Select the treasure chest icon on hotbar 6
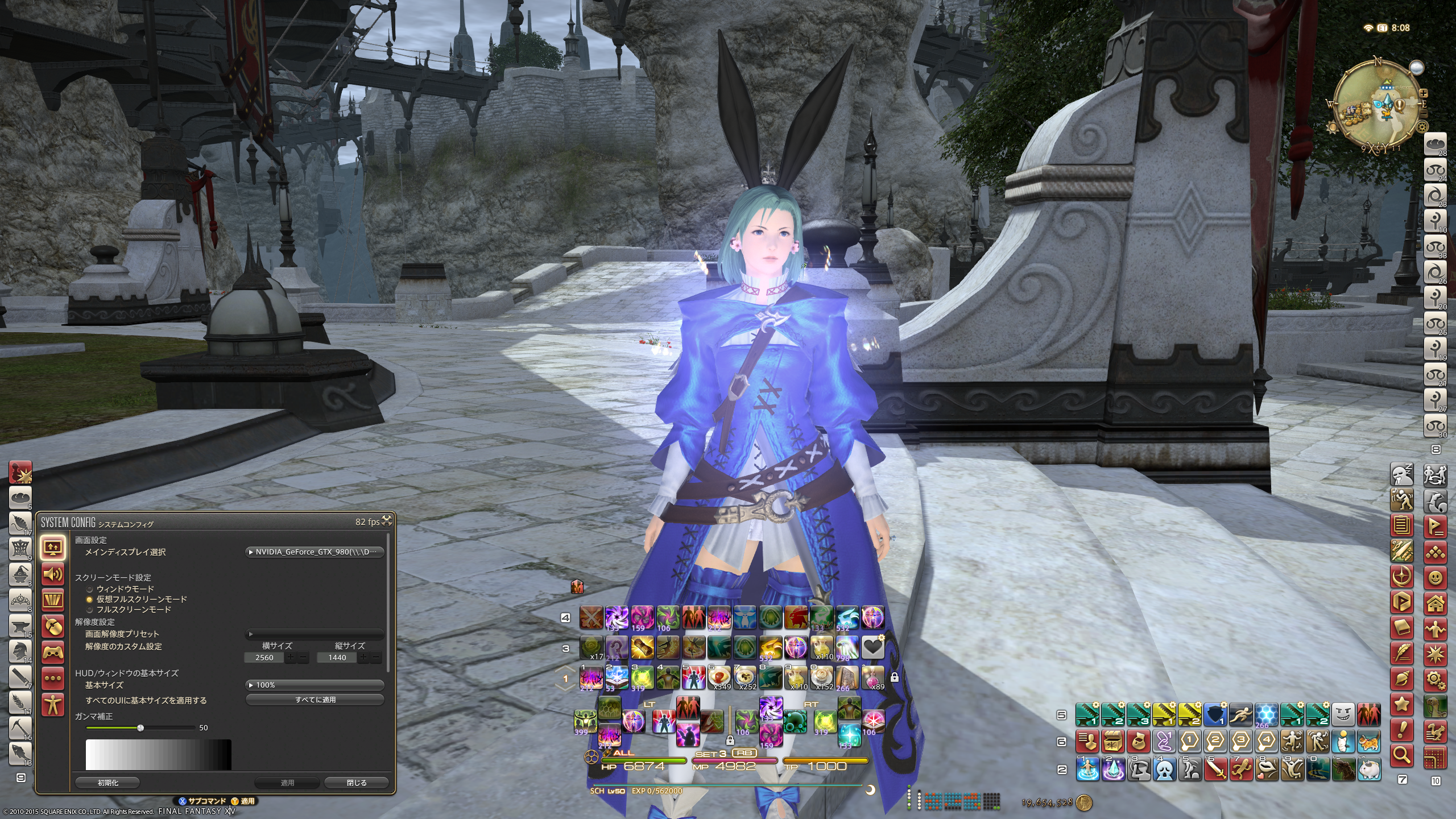This screenshot has height=819, width=1456. tap(1112, 741)
